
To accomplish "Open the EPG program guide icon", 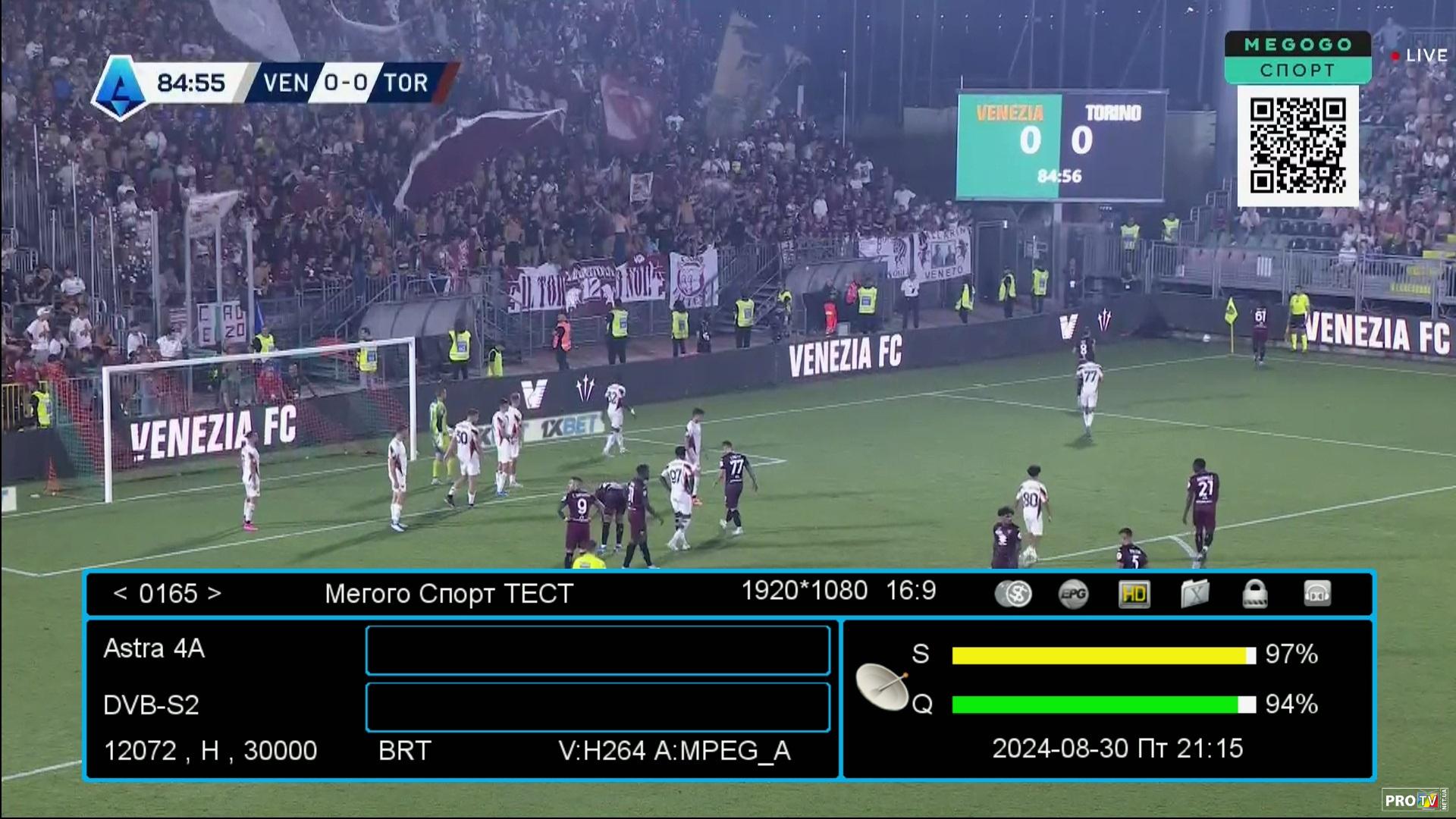I will pos(1073,594).
